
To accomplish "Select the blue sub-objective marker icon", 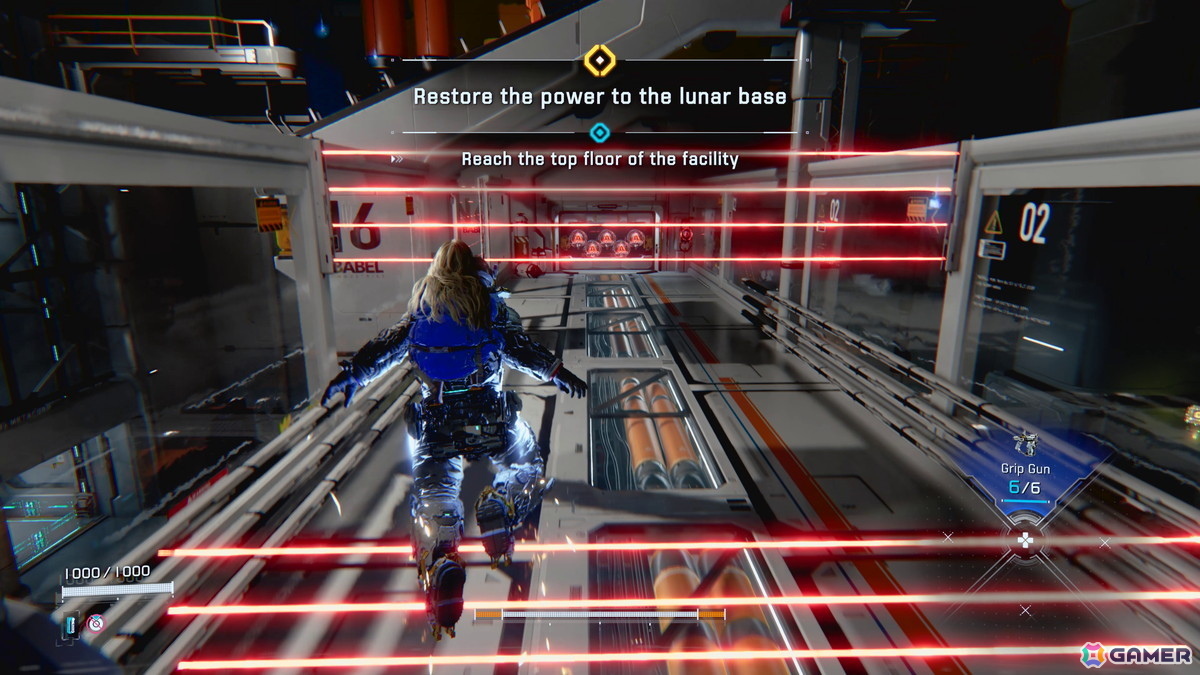I will point(599,132).
